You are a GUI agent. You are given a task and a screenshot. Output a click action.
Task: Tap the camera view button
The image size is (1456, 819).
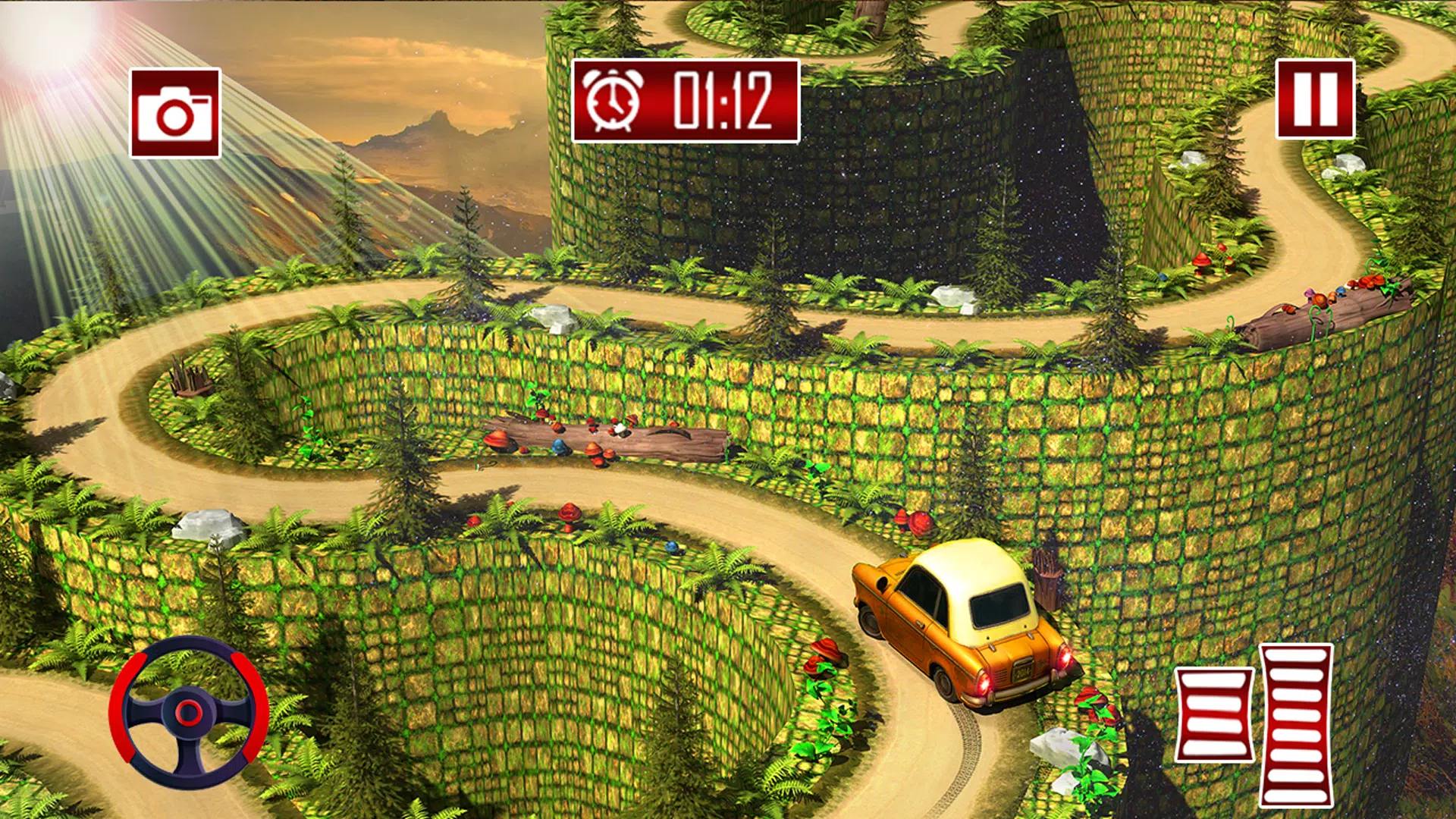175,113
